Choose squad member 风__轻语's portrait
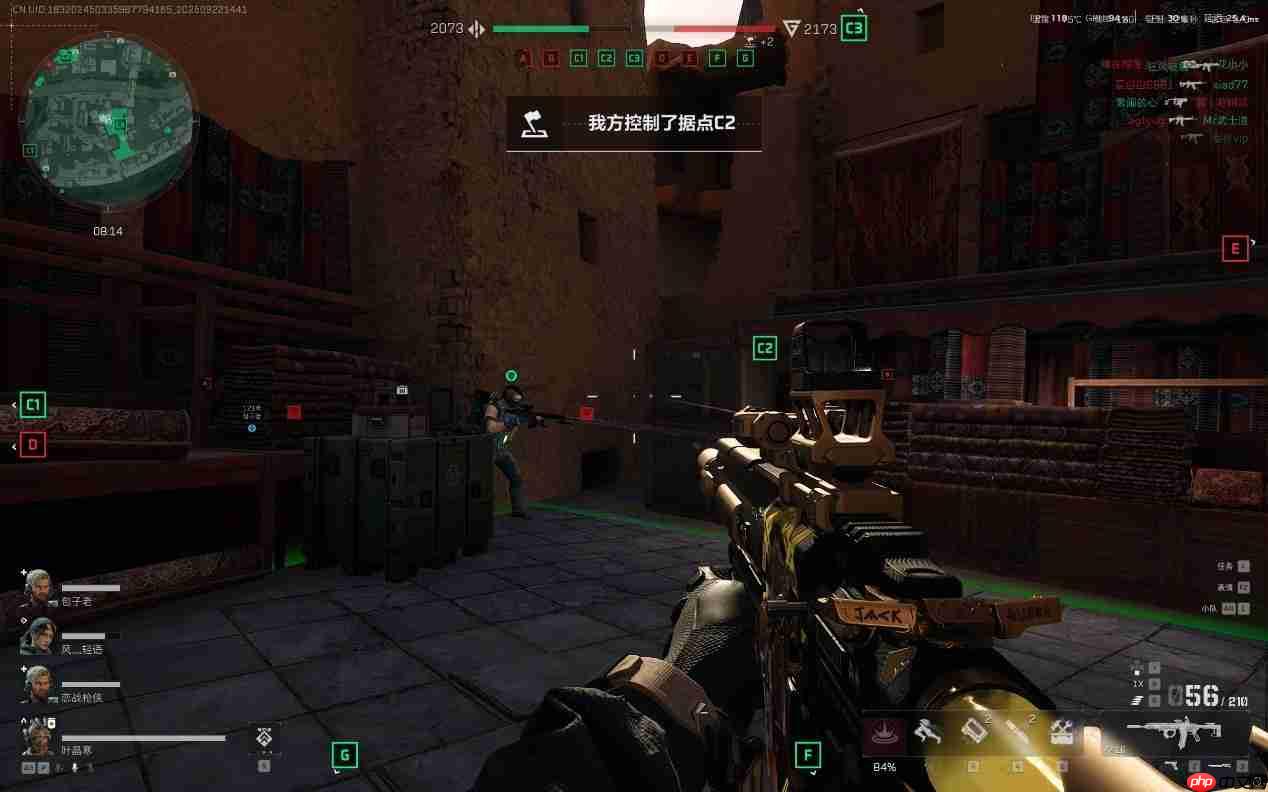The width and height of the screenshot is (1268, 792). [x=37, y=635]
